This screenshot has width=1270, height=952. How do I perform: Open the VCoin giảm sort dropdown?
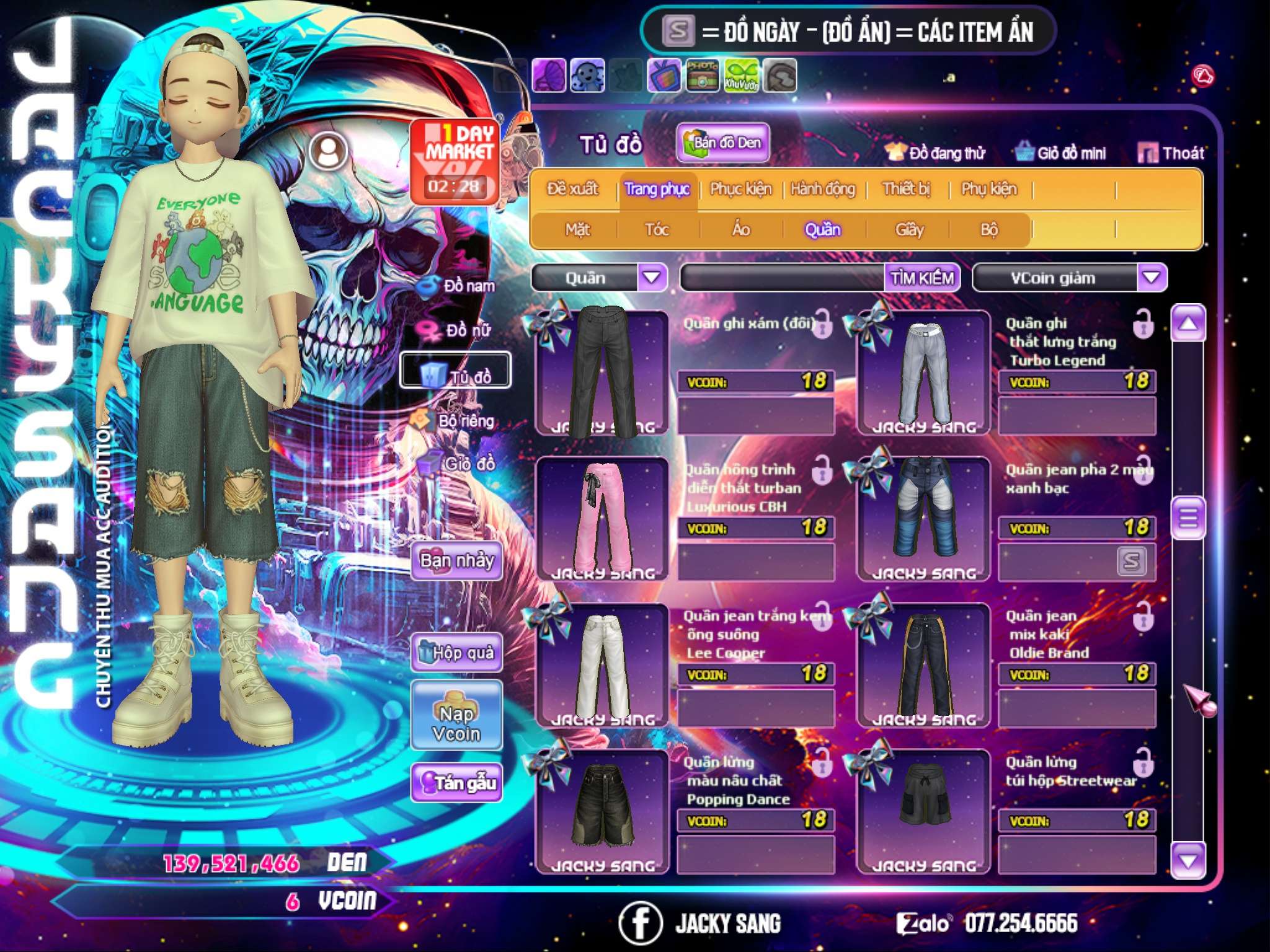coord(1152,277)
